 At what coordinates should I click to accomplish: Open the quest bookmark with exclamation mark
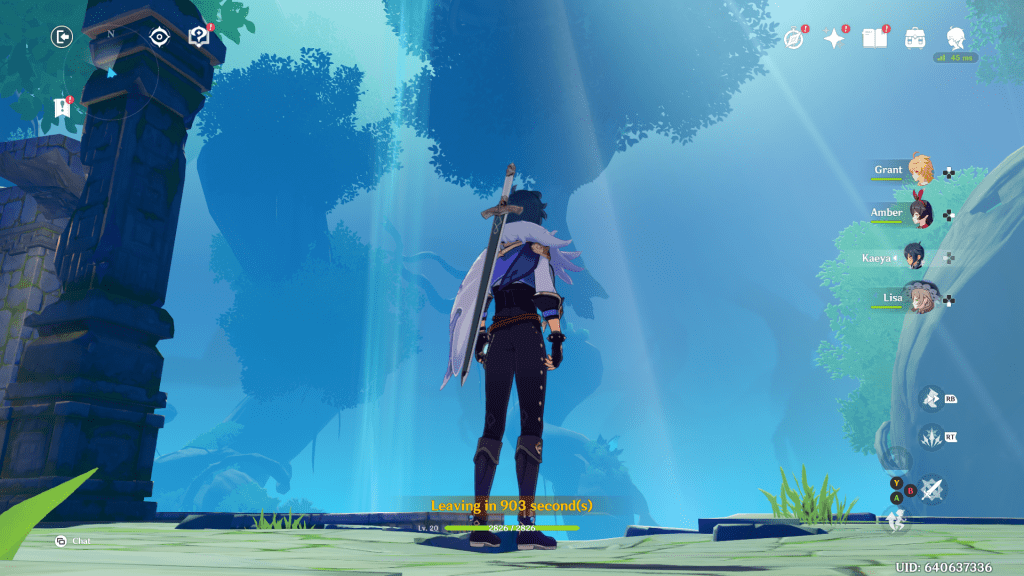tap(62, 107)
